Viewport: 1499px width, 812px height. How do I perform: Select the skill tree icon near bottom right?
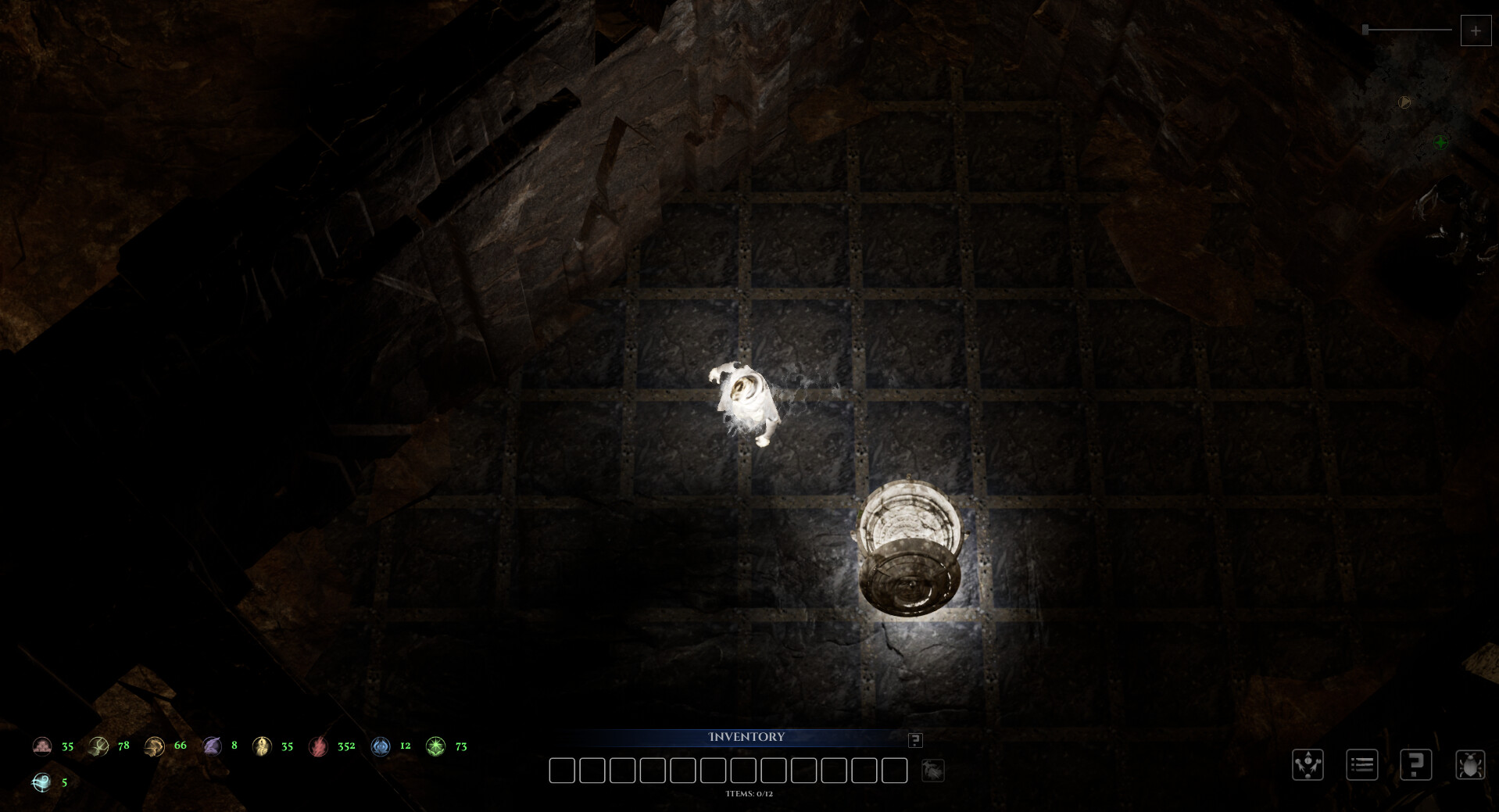pyautogui.click(x=1308, y=765)
